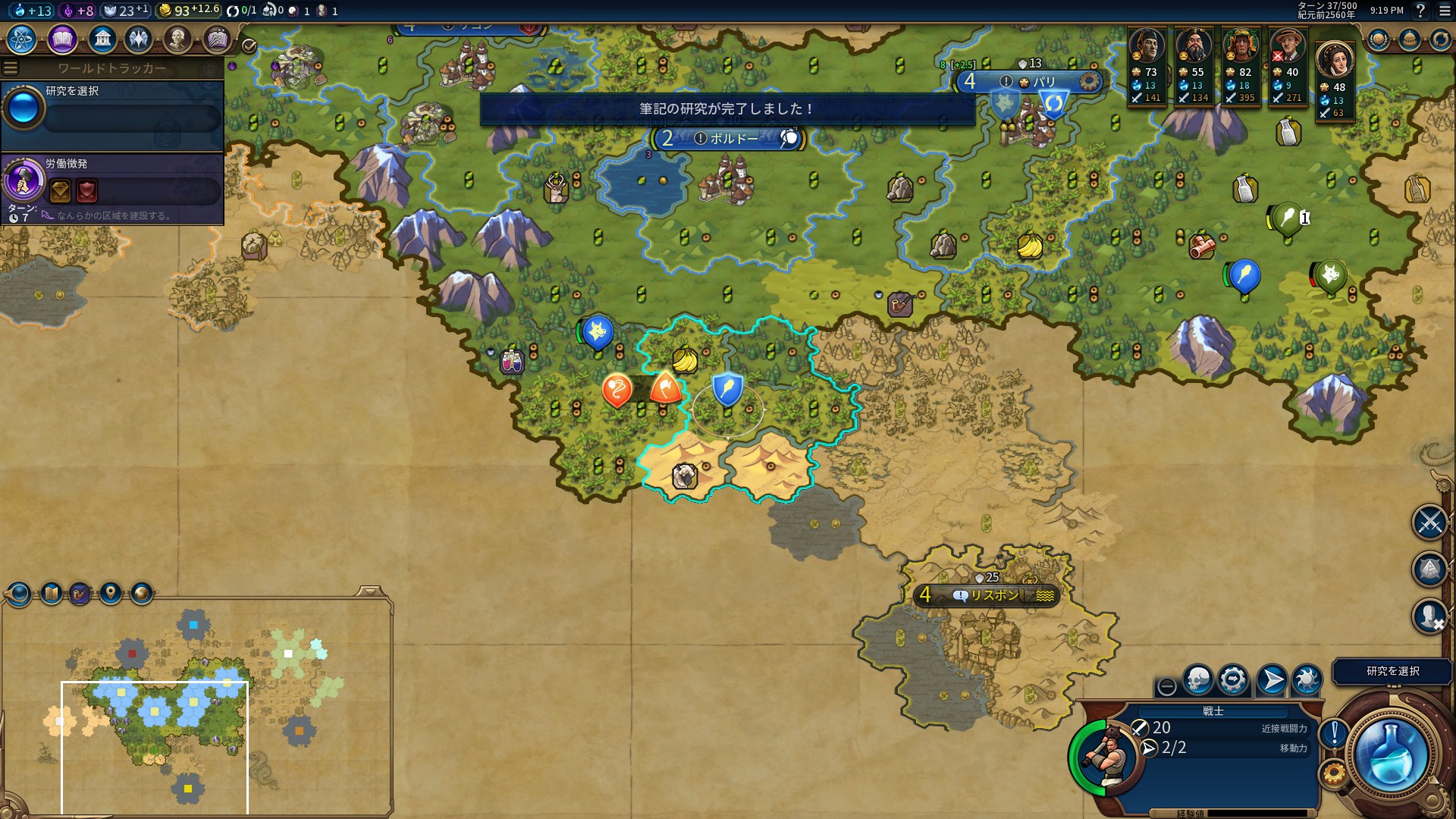Open the technology tree atom icon
The image size is (1456, 819).
point(22,39)
